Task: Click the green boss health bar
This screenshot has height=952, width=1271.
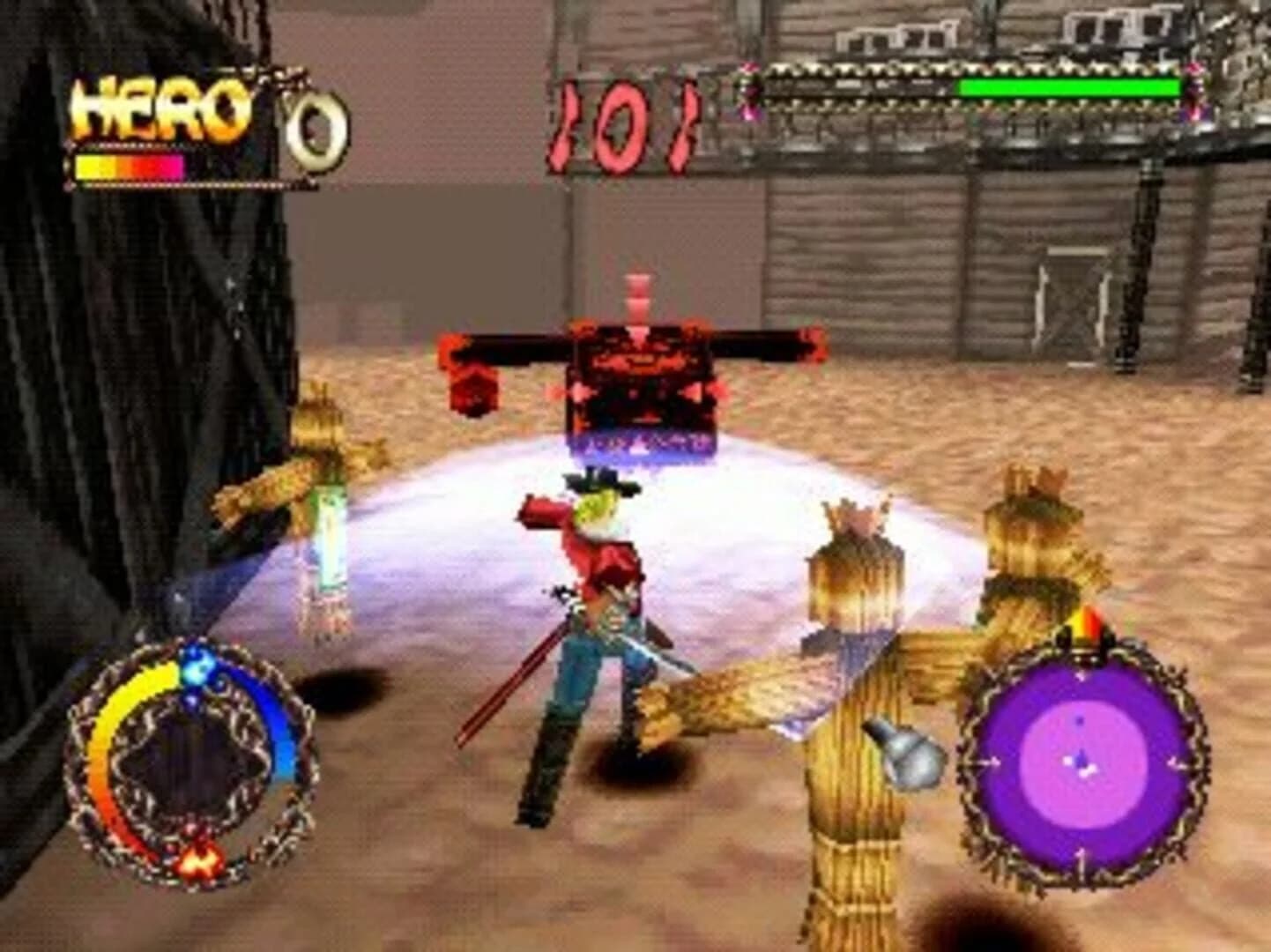Action: tap(1067, 88)
